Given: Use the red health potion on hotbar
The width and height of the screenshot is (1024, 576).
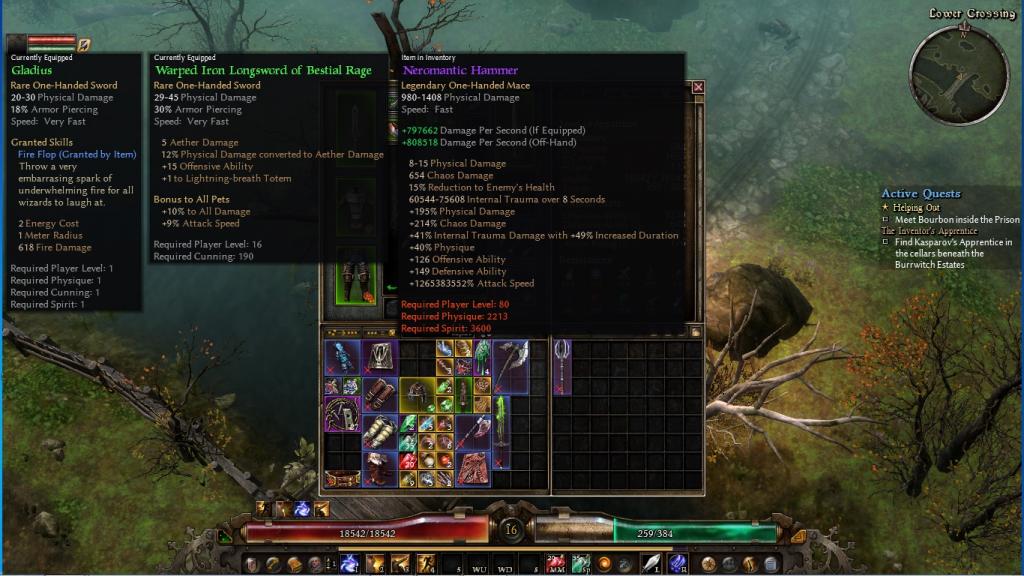Looking at the screenshot, I should 556,563.
